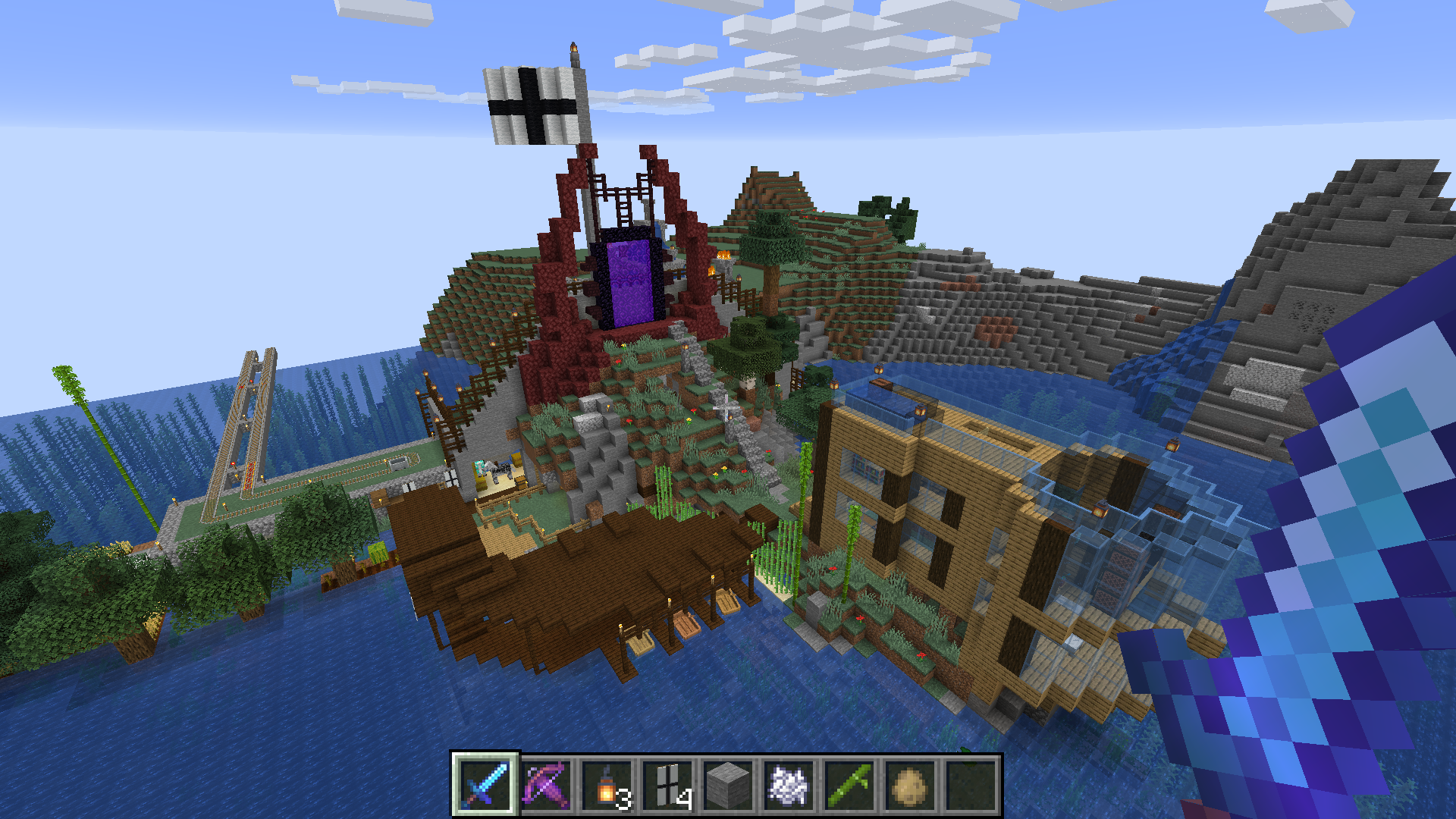The image size is (1456, 819).
Task: Select the white cobweb item slot
Action: click(x=788, y=785)
